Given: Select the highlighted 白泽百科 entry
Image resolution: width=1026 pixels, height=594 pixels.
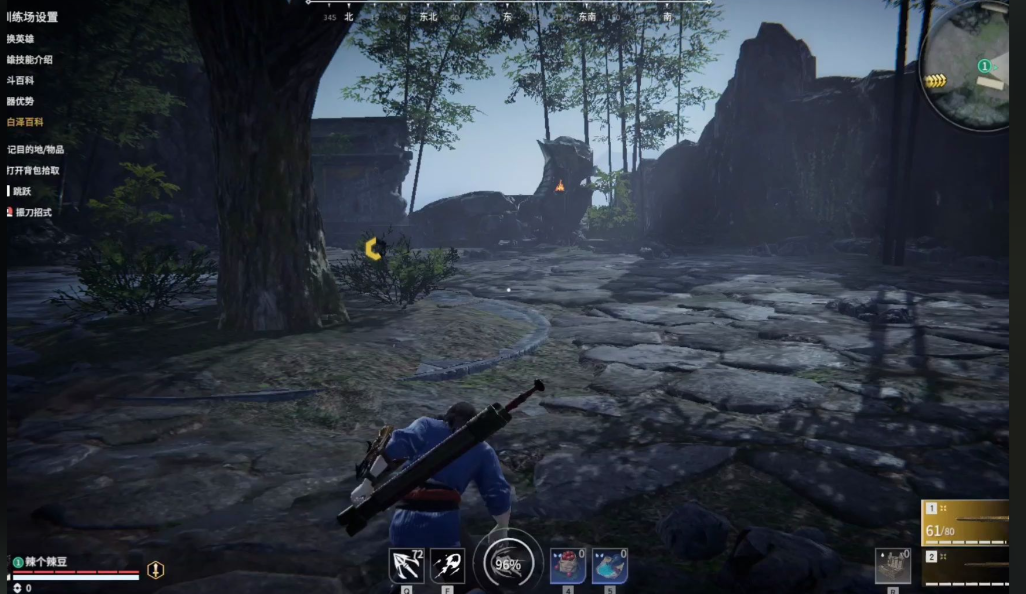Looking at the screenshot, I should [25, 122].
